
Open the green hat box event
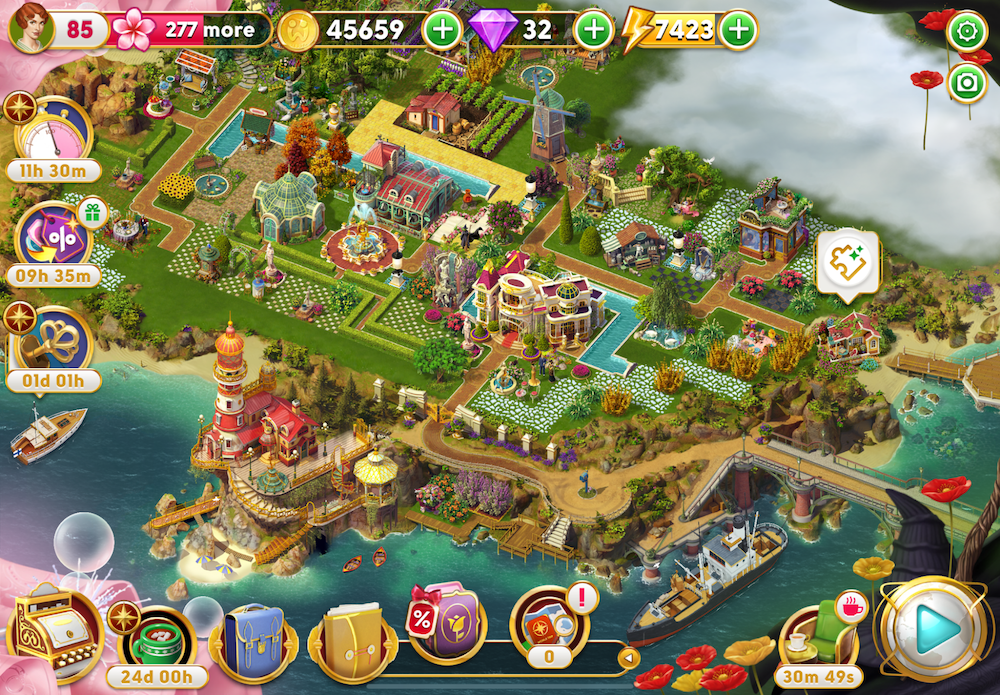click(x=163, y=640)
